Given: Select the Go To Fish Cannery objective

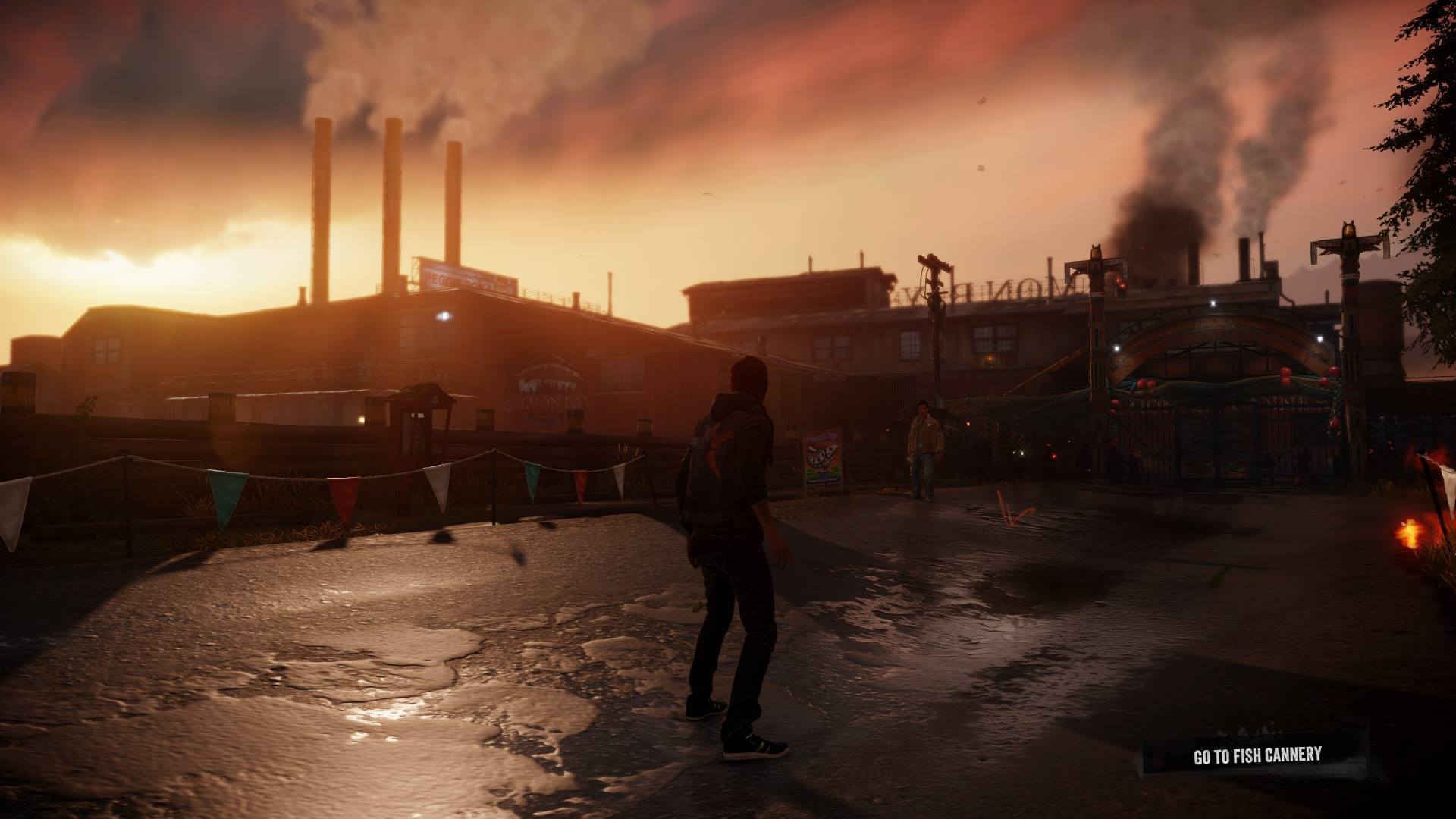Looking at the screenshot, I should coord(1257,755).
